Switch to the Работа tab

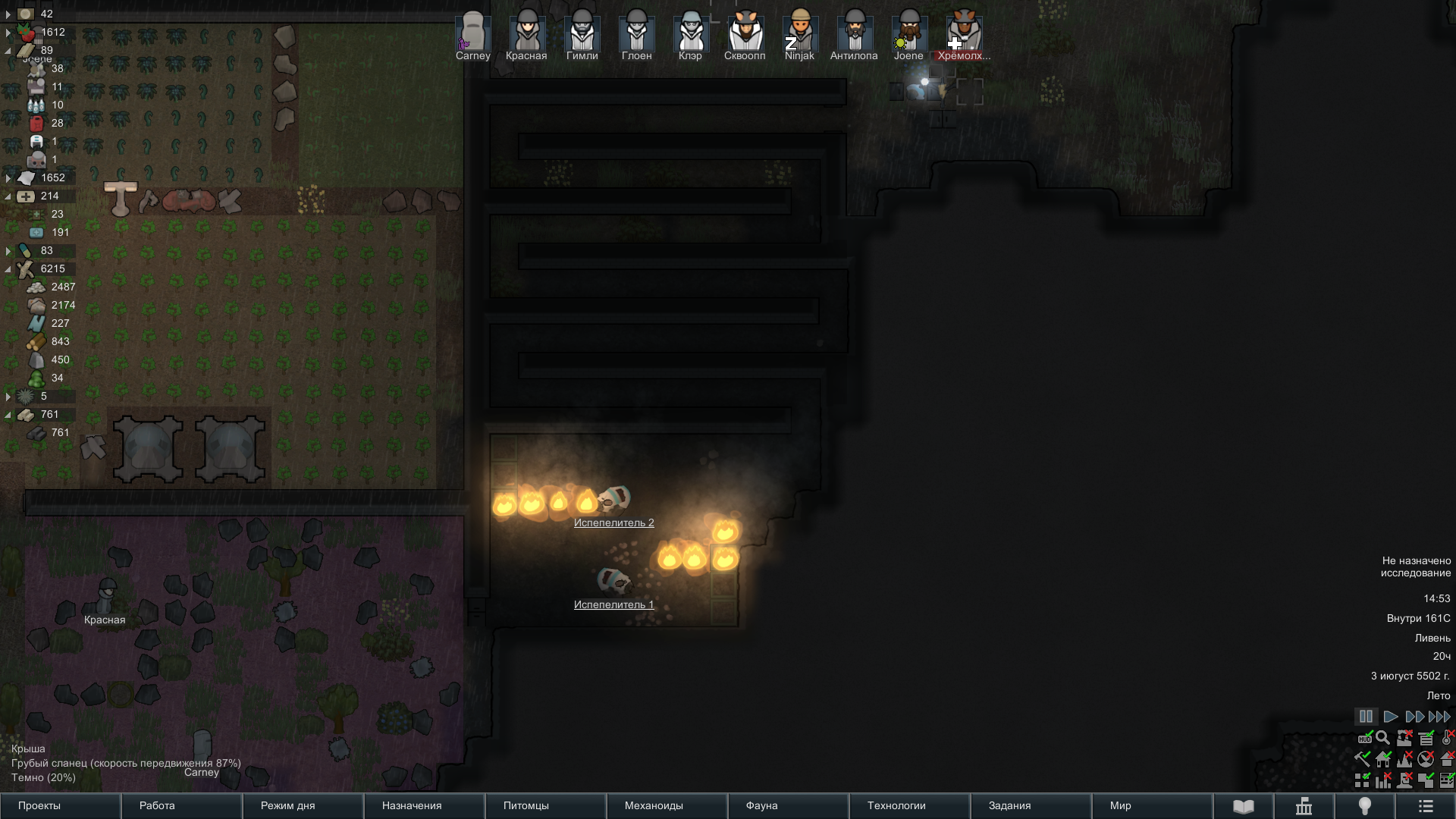[x=181, y=805]
